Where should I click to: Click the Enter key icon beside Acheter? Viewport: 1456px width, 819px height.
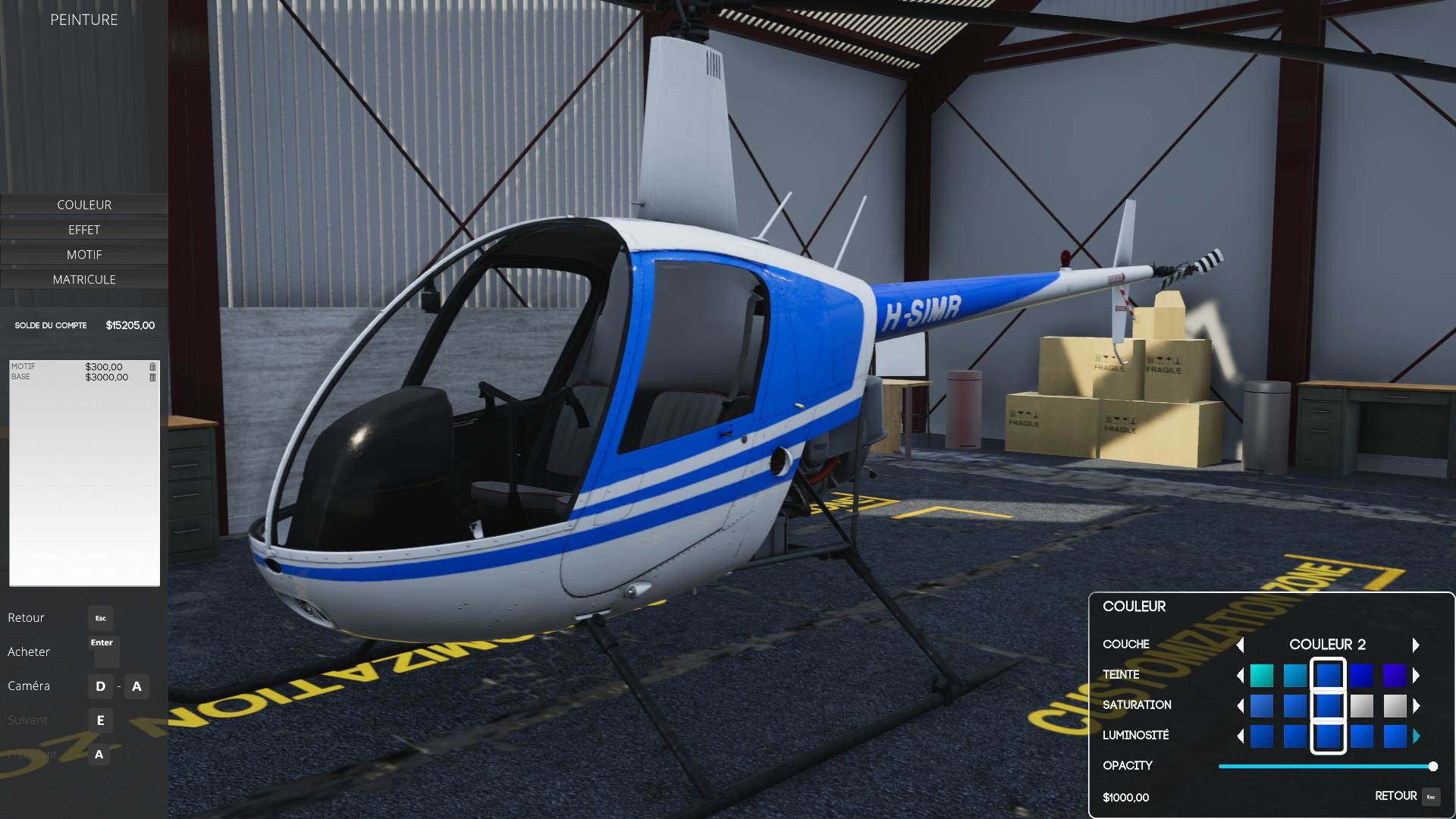pyautogui.click(x=103, y=652)
